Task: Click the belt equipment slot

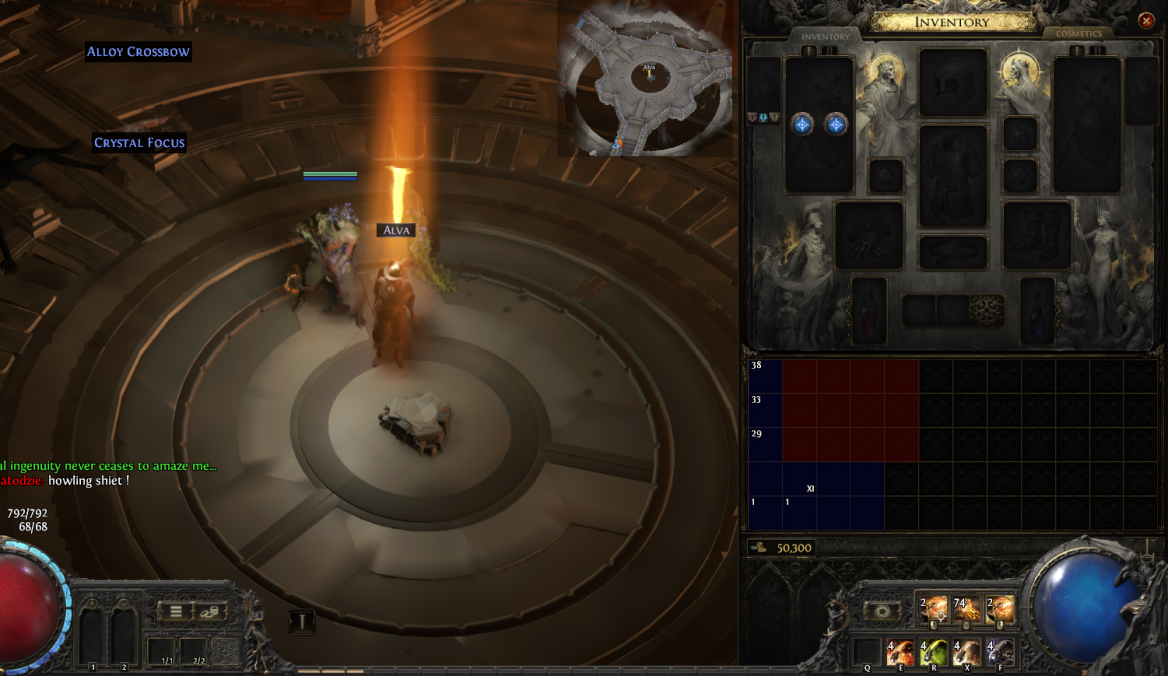Action: [x=953, y=252]
